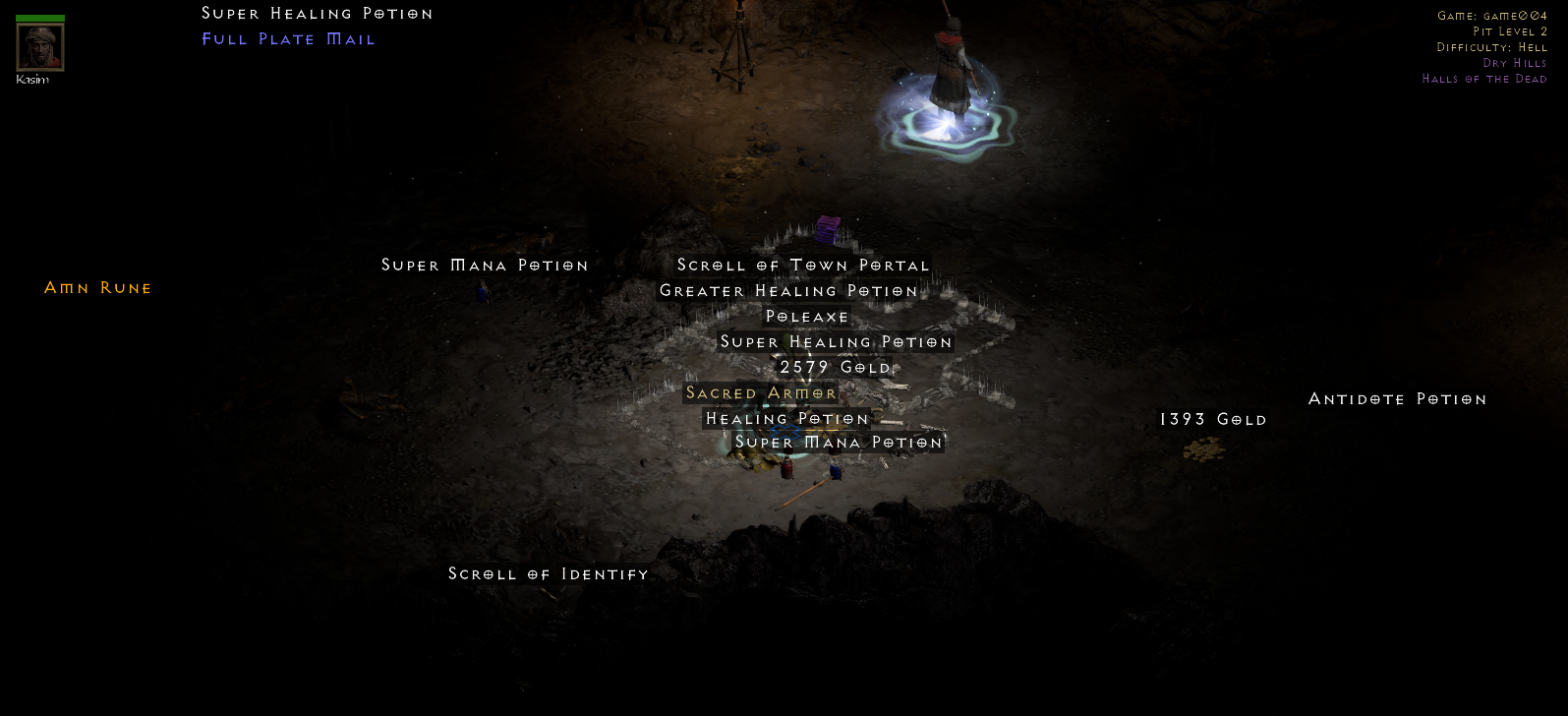
Task: Pick up the Super Healing Potion near 2579 Gold
Action: tap(834, 341)
